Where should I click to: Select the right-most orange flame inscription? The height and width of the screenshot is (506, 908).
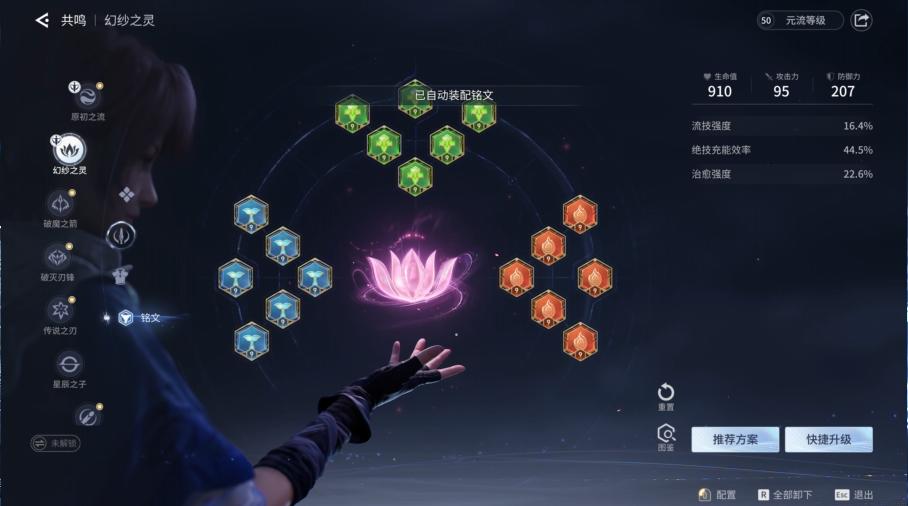pos(595,277)
